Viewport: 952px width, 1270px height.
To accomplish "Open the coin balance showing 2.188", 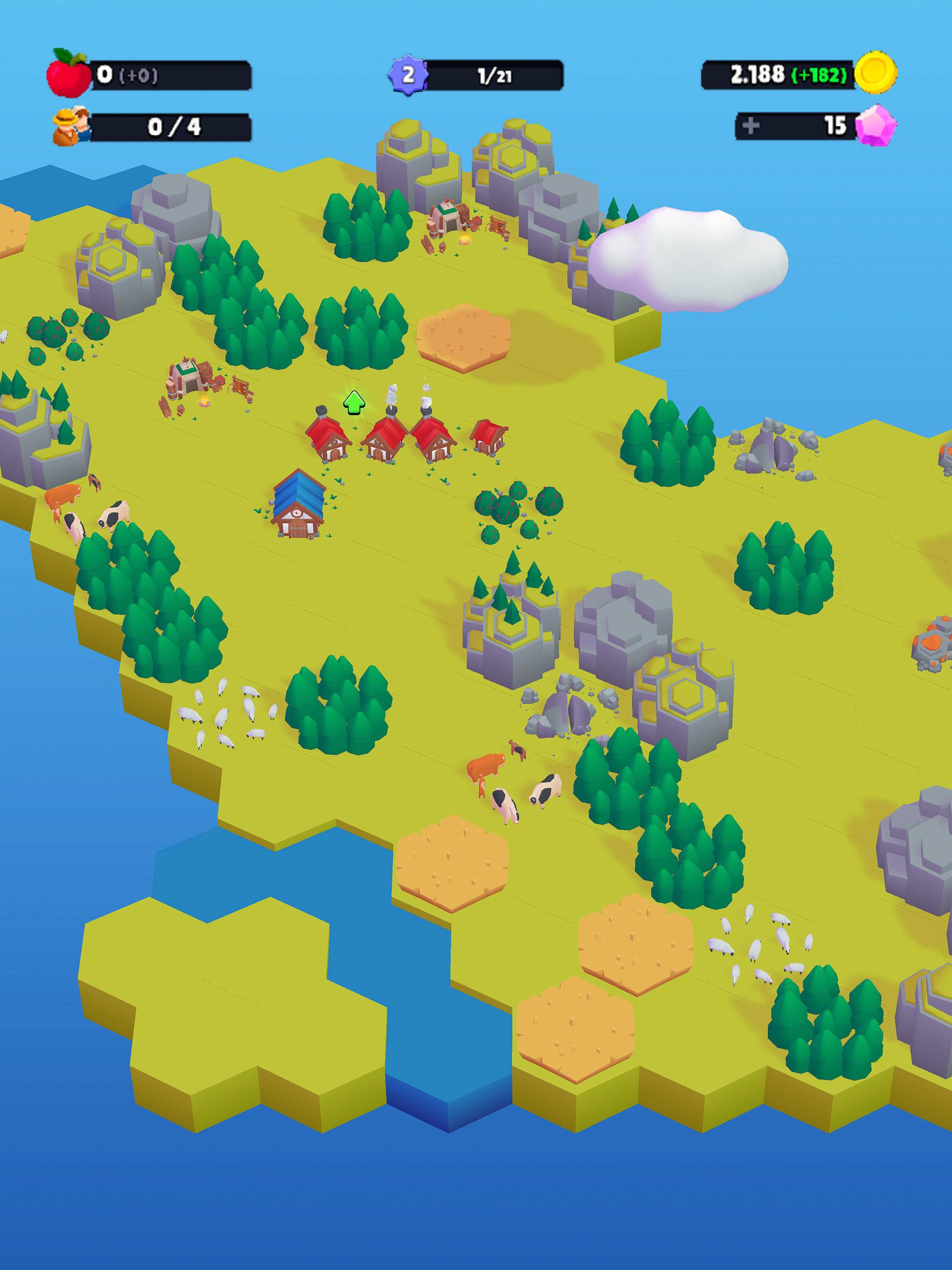I will pyautogui.click(x=758, y=73).
